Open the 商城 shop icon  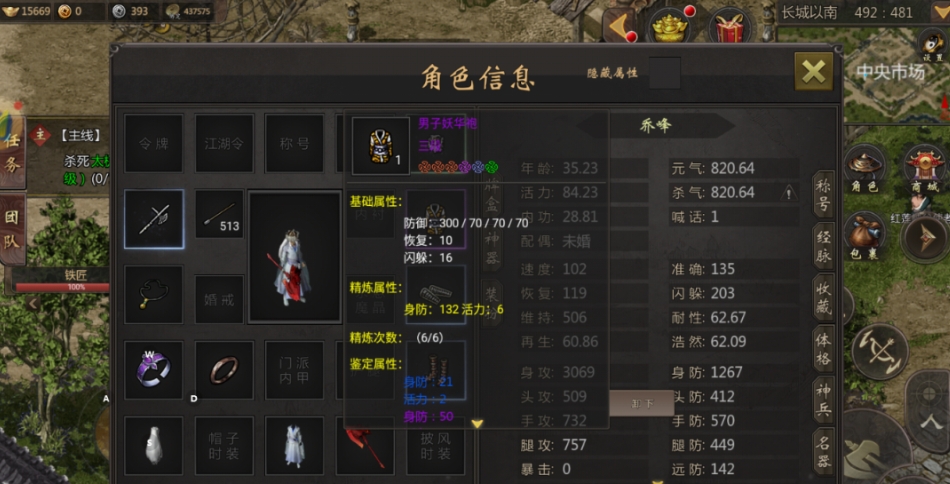tap(924, 168)
